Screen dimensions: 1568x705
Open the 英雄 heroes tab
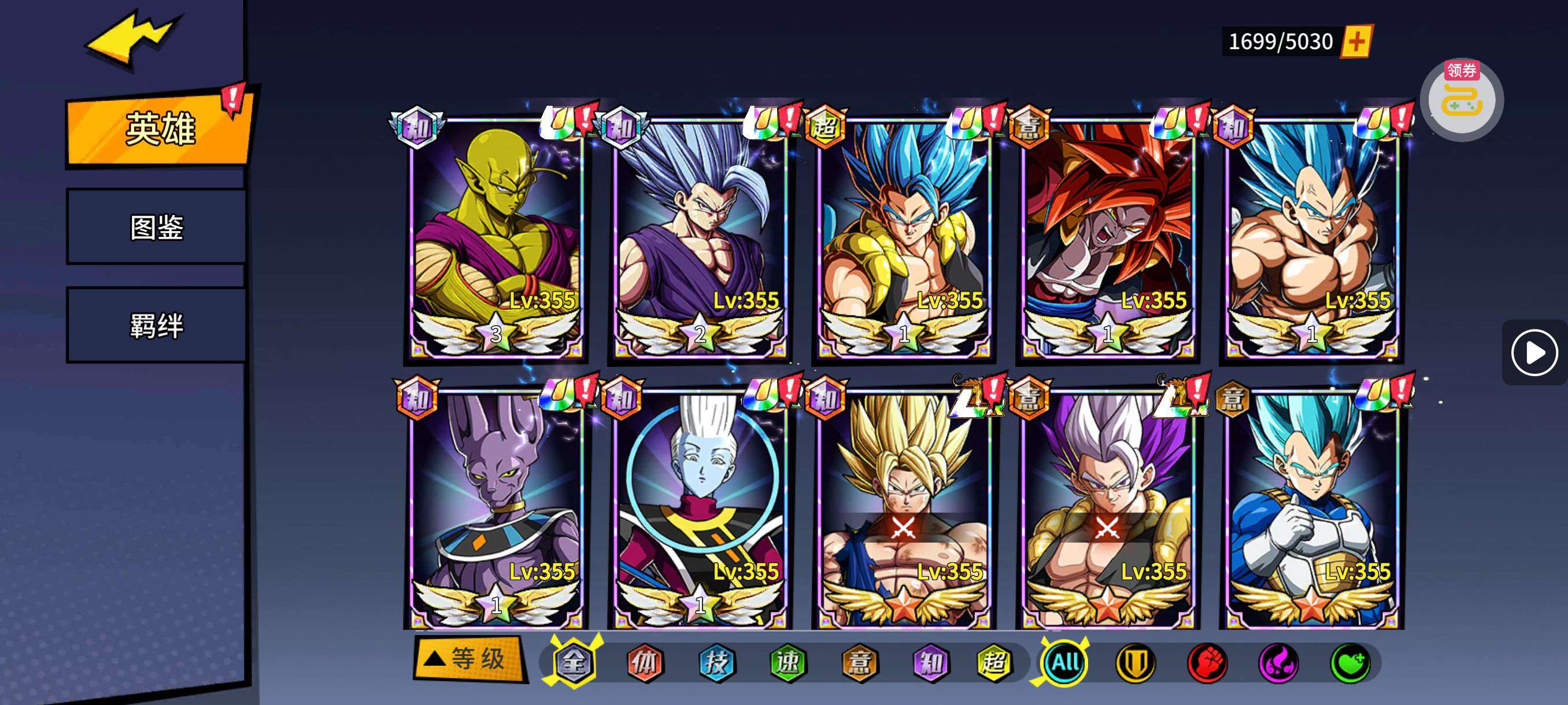(160, 129)
